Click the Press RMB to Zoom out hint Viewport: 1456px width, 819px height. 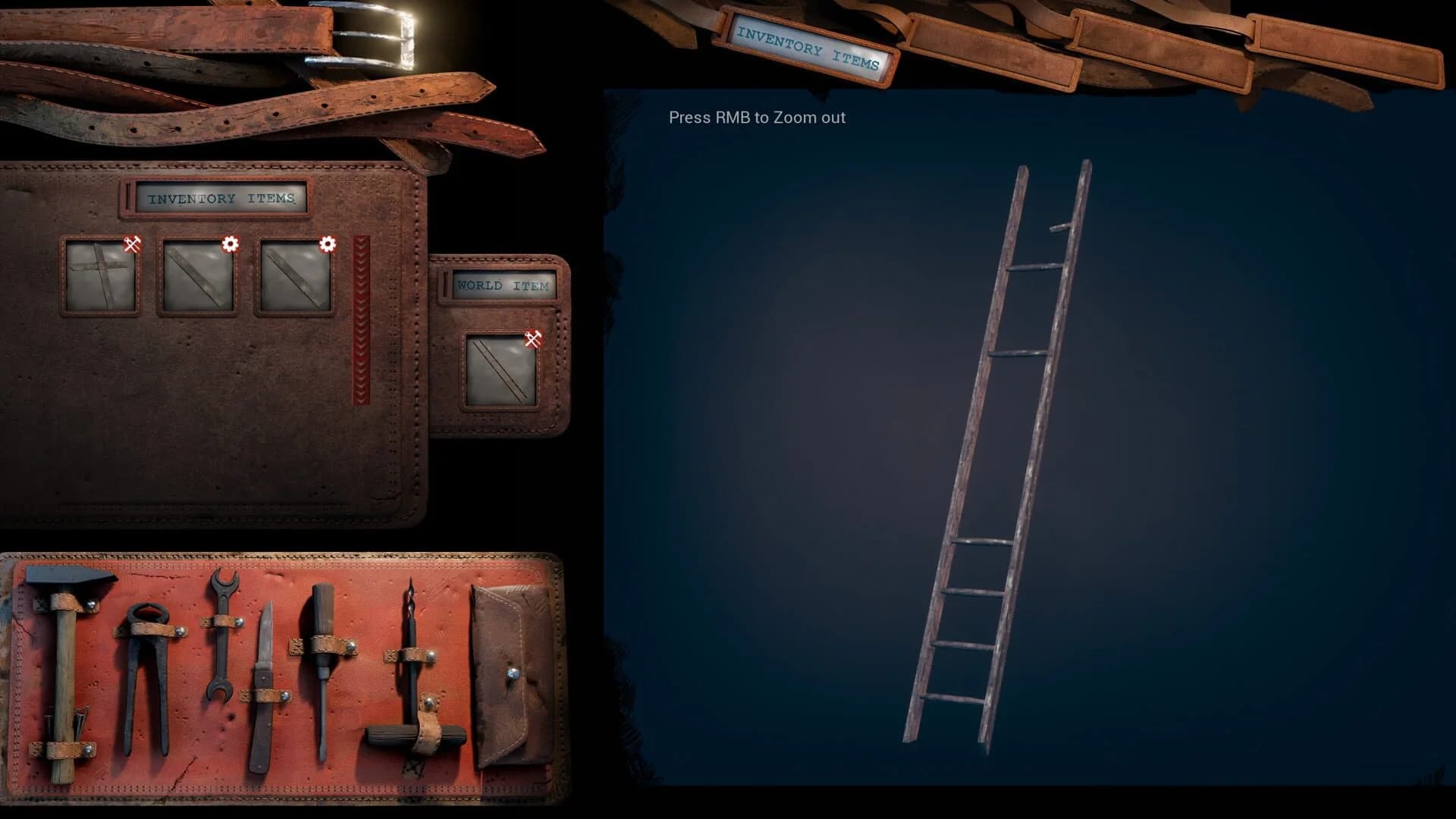[756, 118]
